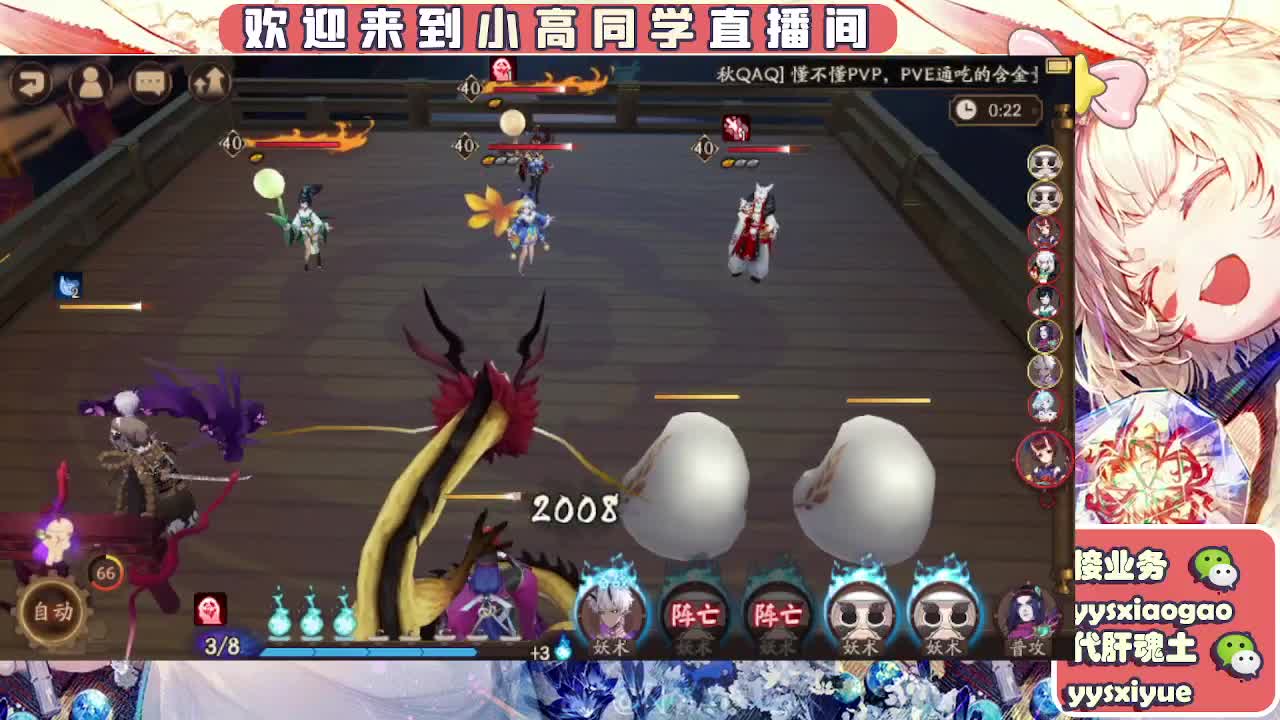Click the double up-arrow icon beside the chat icon
Viewport: 1280px width, 720px height.
(212, 81)
